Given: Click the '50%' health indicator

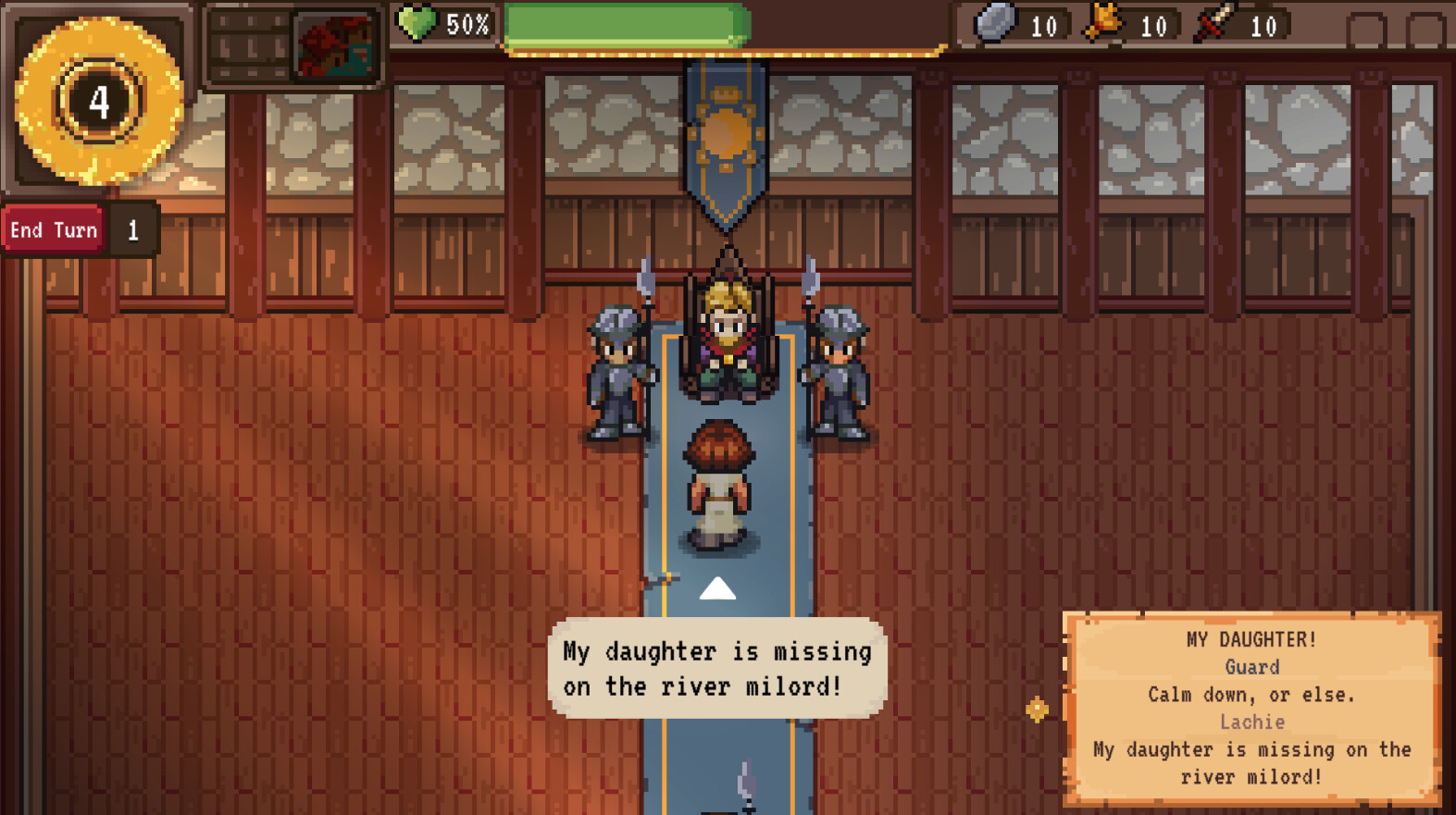Looking at the screenshot, I should [x=467, y=25].
